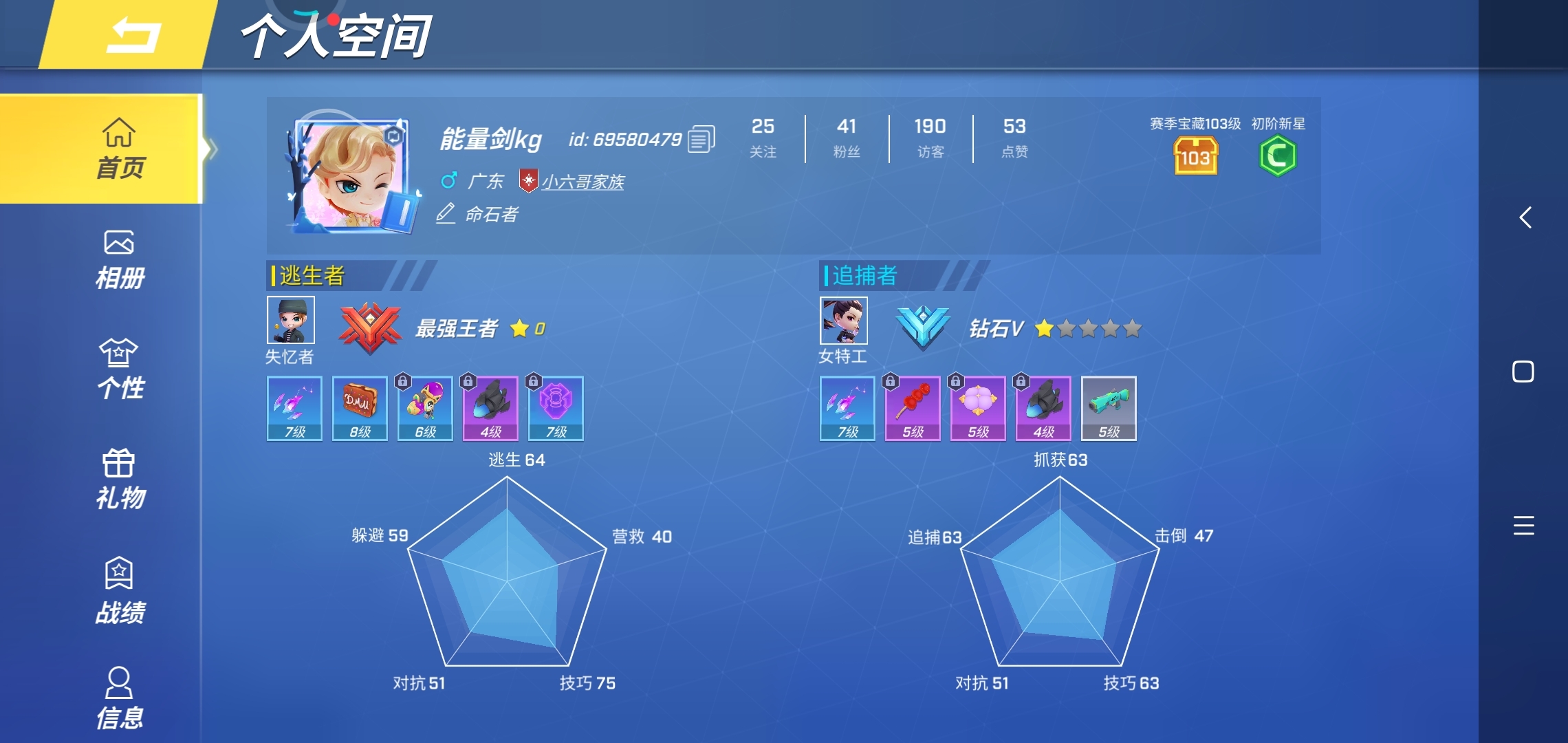View the 粉丝 followers list
Image resolution: width=1568 pixels, height=743 pixels.
(x=847, y=138)
